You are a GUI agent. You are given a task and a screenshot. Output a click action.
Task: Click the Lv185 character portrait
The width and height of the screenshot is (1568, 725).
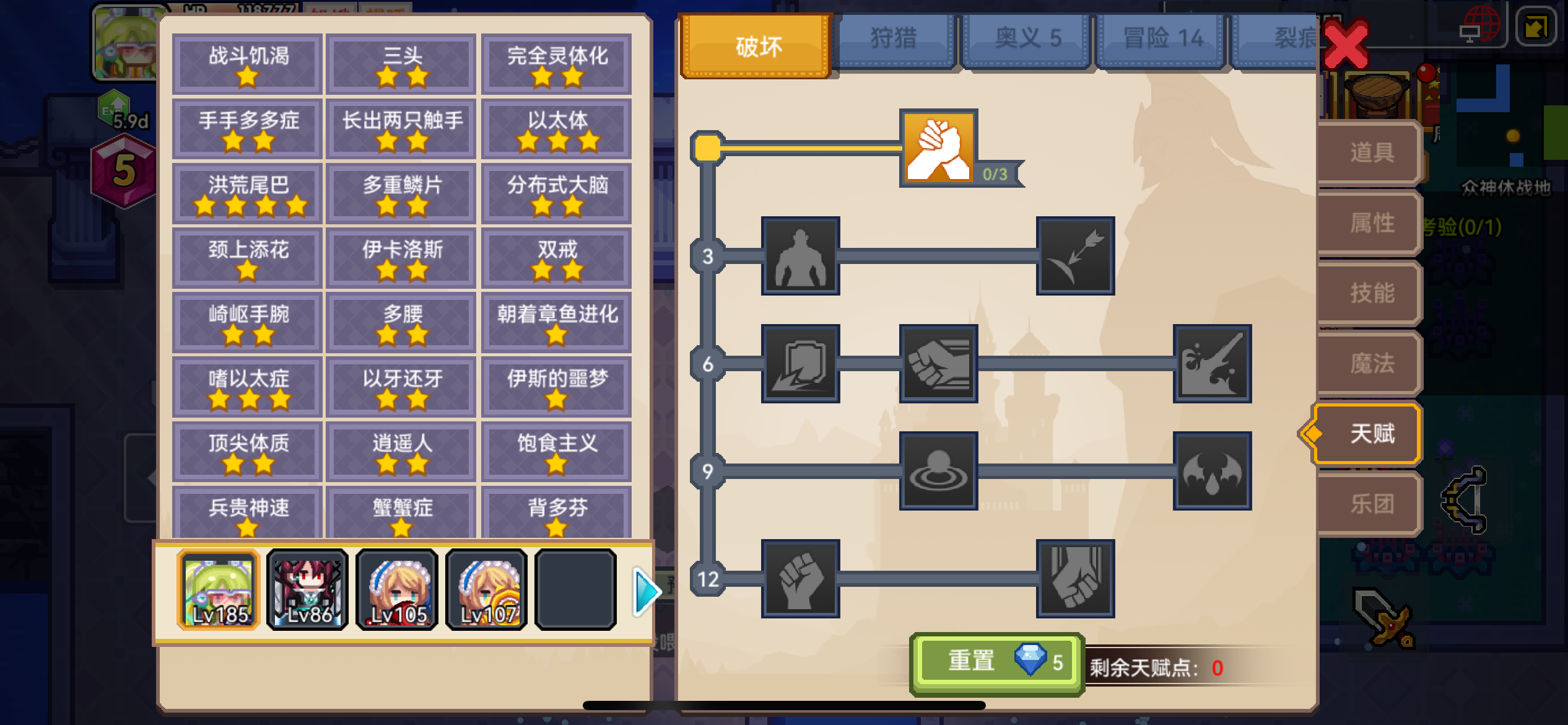pyautogui.click(x=217, y=589)
